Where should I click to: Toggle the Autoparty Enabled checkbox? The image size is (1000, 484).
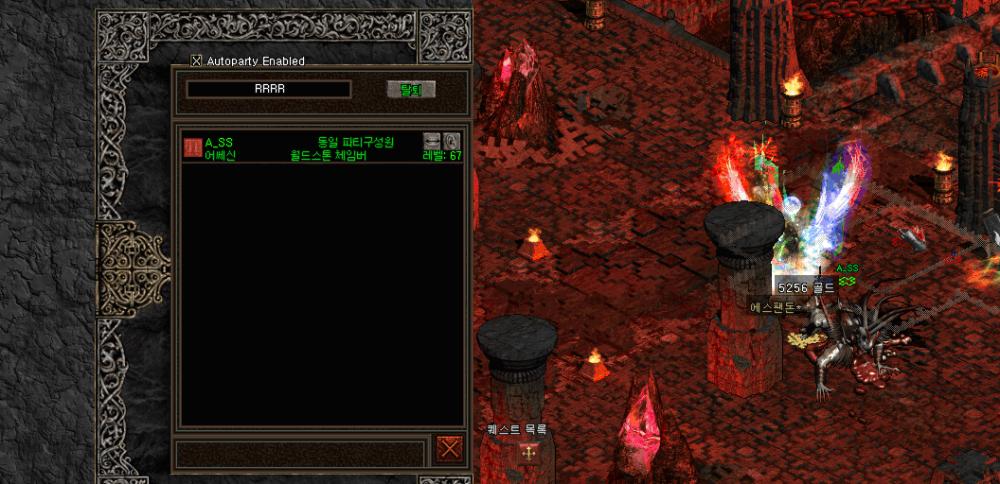[x=196, y=61]
